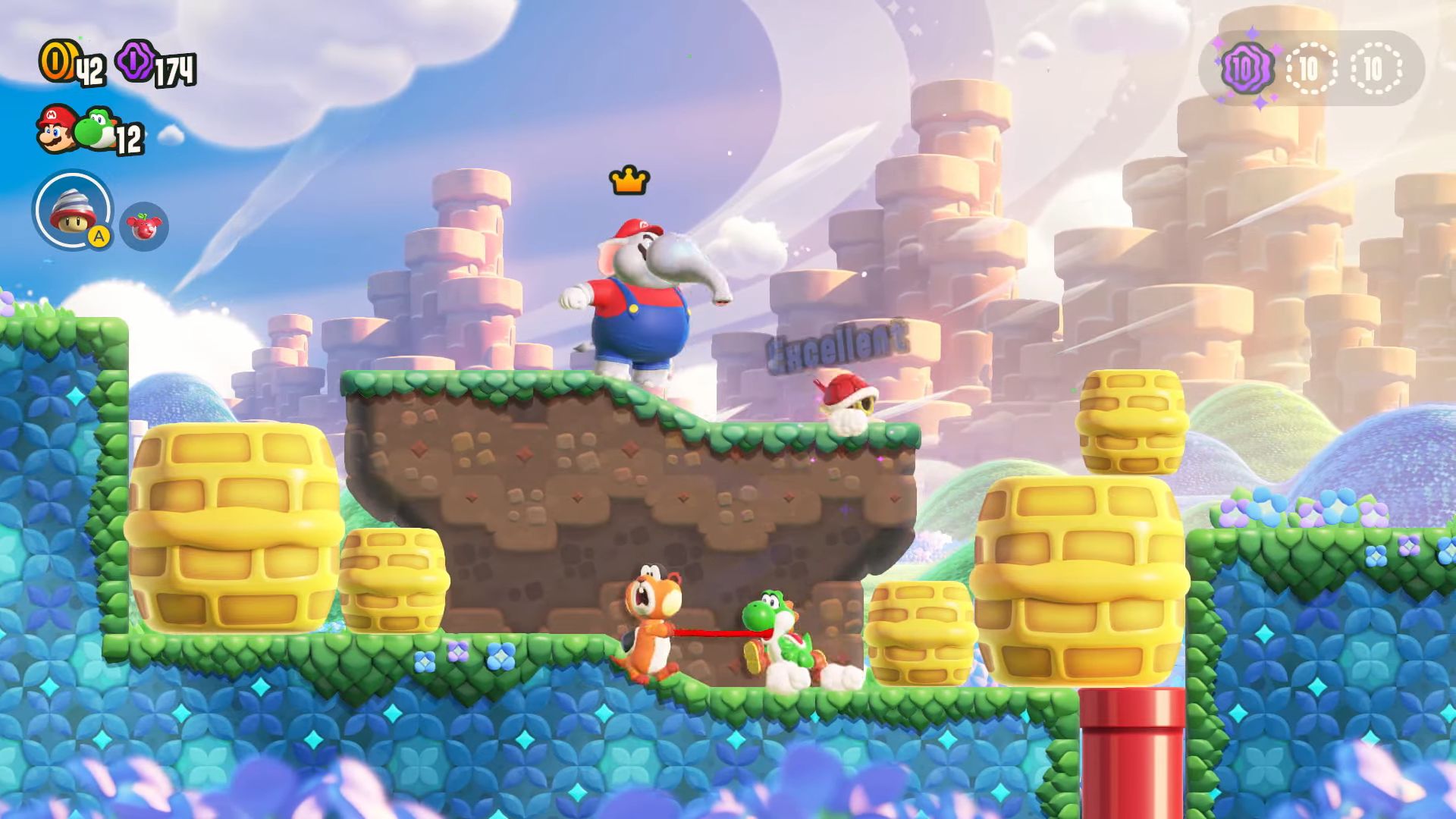This screenshot has height=819, width=1456.
Task: Click the lives counter showing 12
Action: 128,138
